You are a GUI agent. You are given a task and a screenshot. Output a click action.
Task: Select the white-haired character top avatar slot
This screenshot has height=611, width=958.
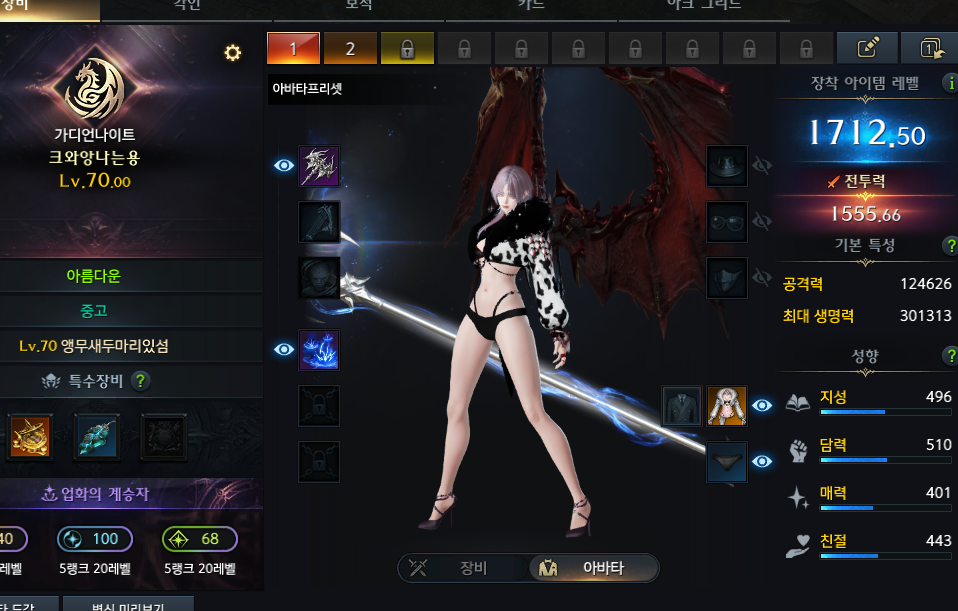point(727,405)
